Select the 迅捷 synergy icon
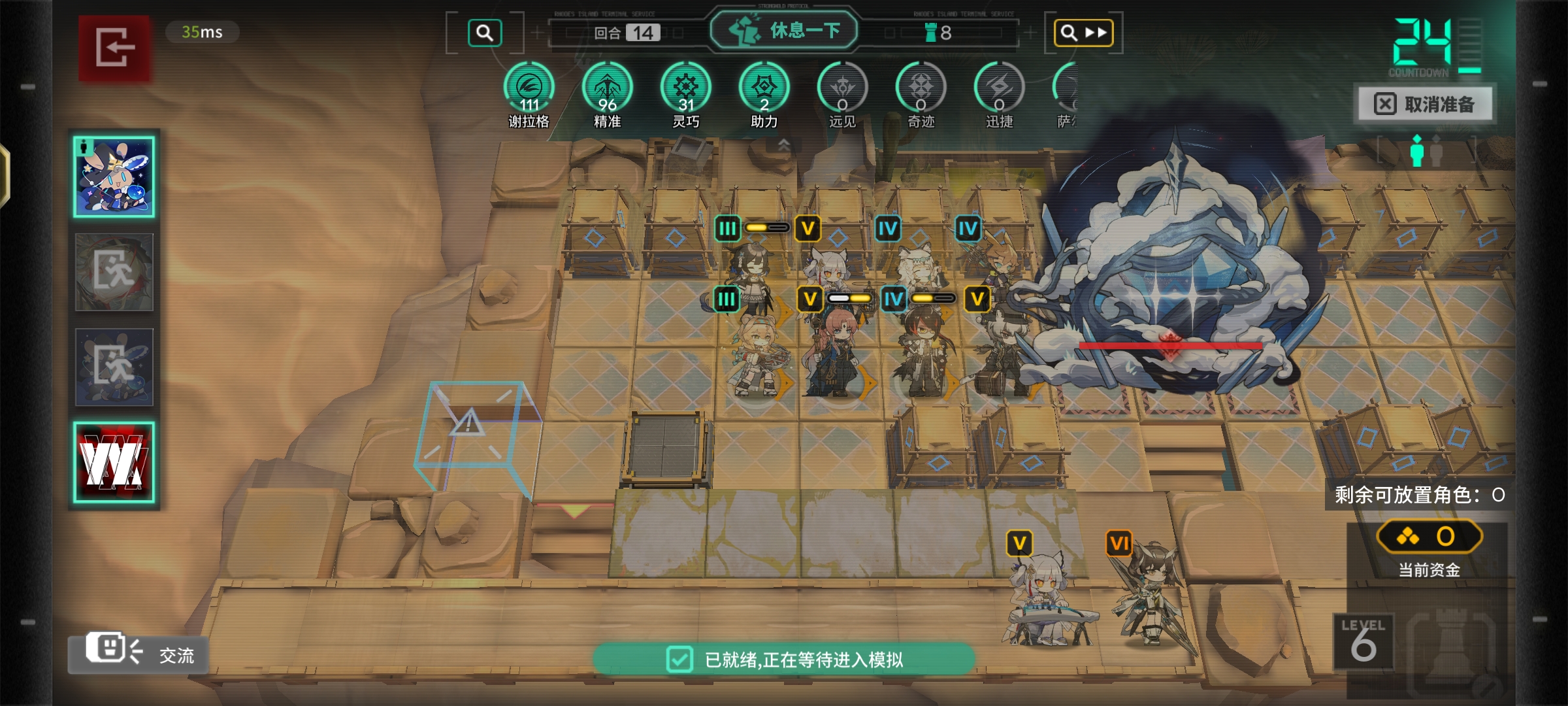Image resolution: width=1568 pixels, height=706 pixels. point(1000,88)
